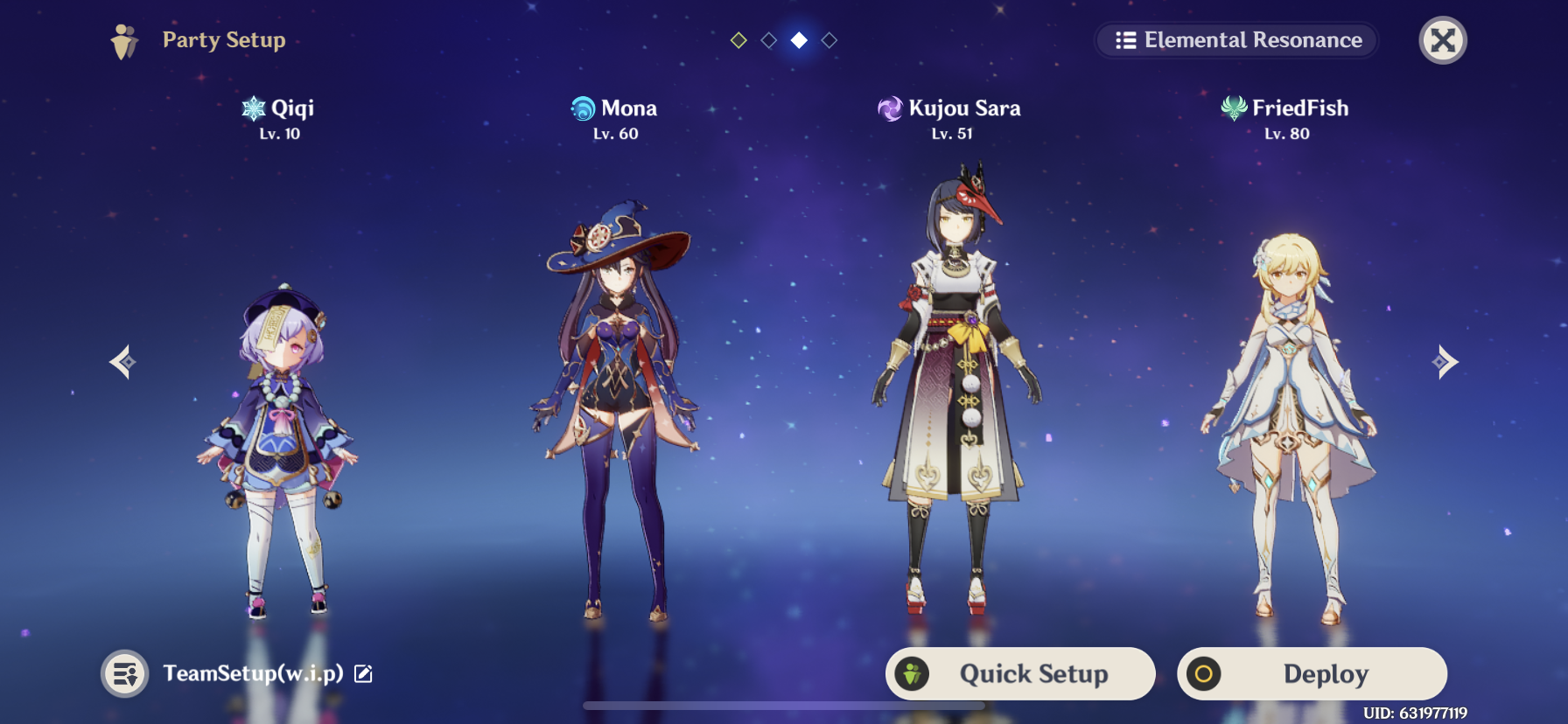
Task: Click the Quick Setup people icon
Action: [x=913, y=673]
